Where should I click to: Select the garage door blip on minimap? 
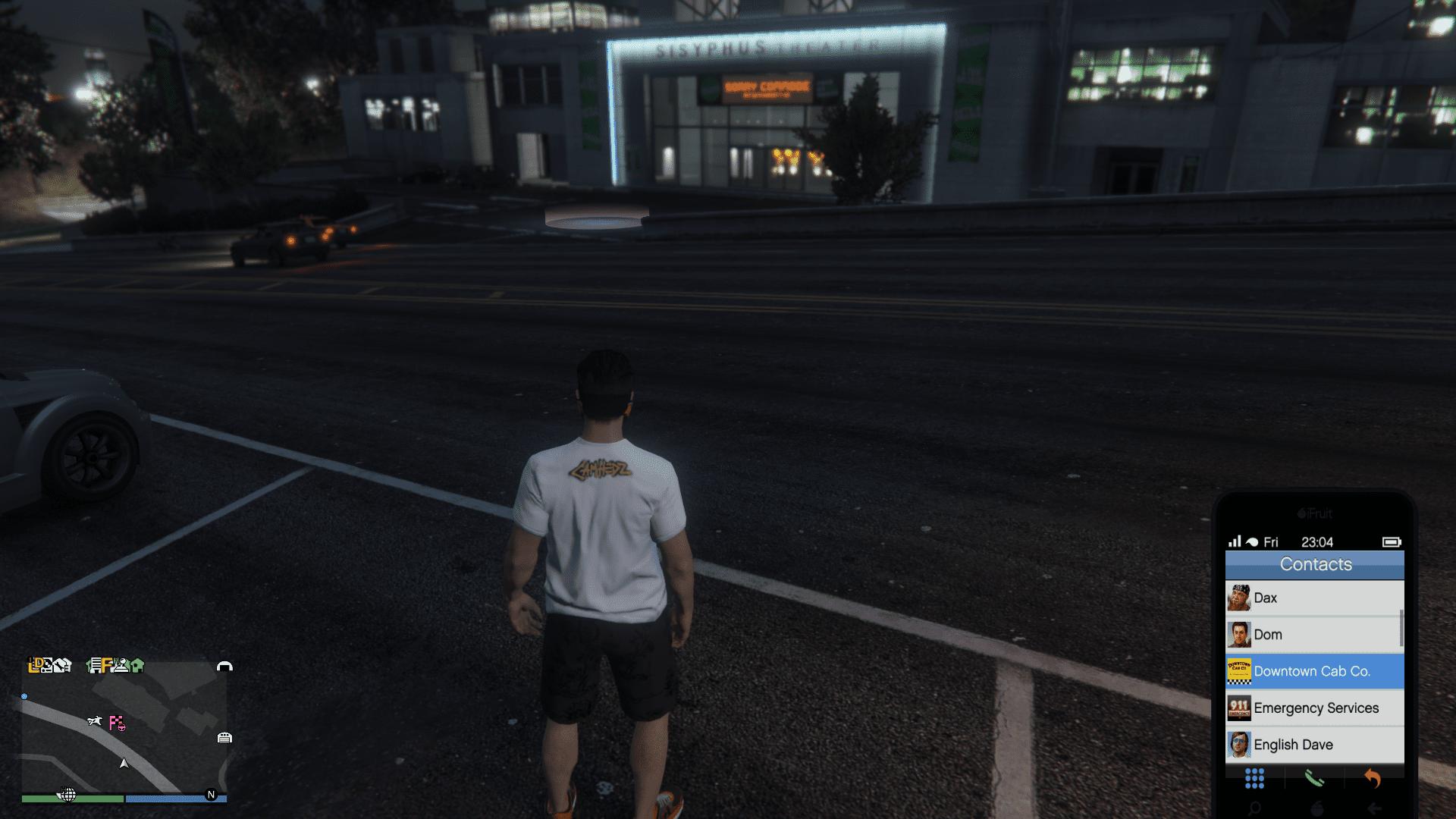[224, 737]
